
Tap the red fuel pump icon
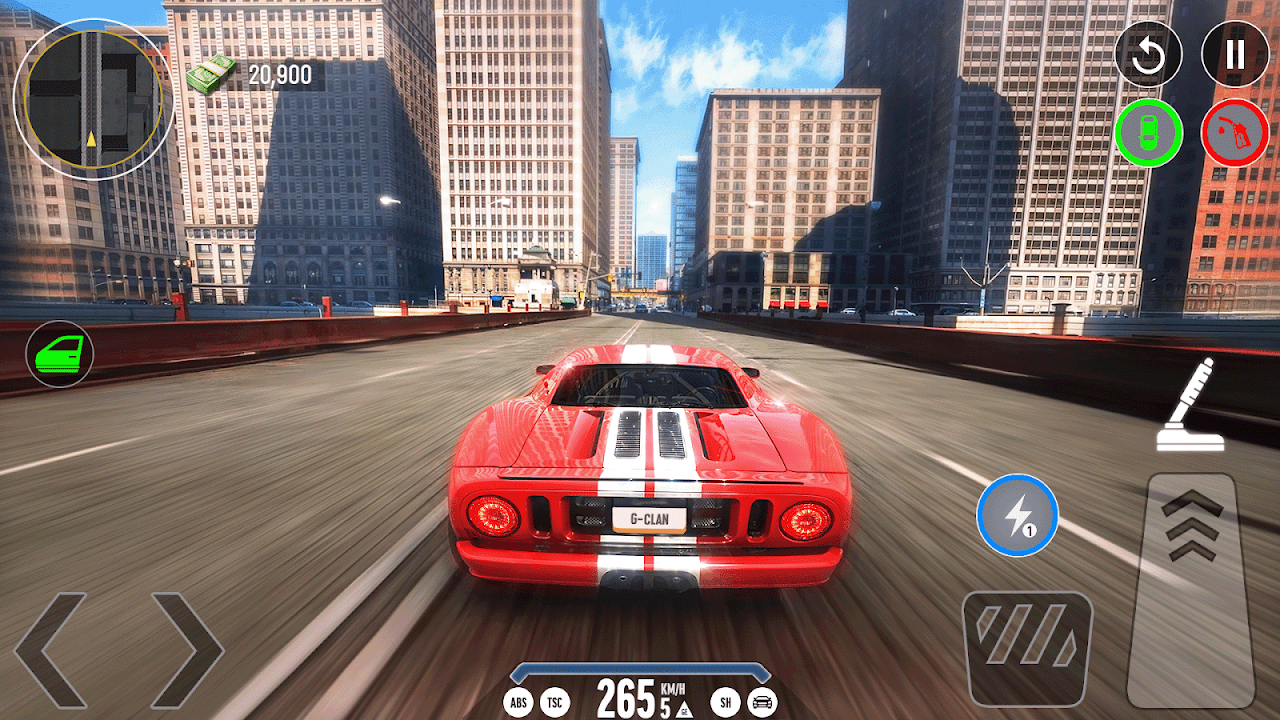tap(1235, 133)
